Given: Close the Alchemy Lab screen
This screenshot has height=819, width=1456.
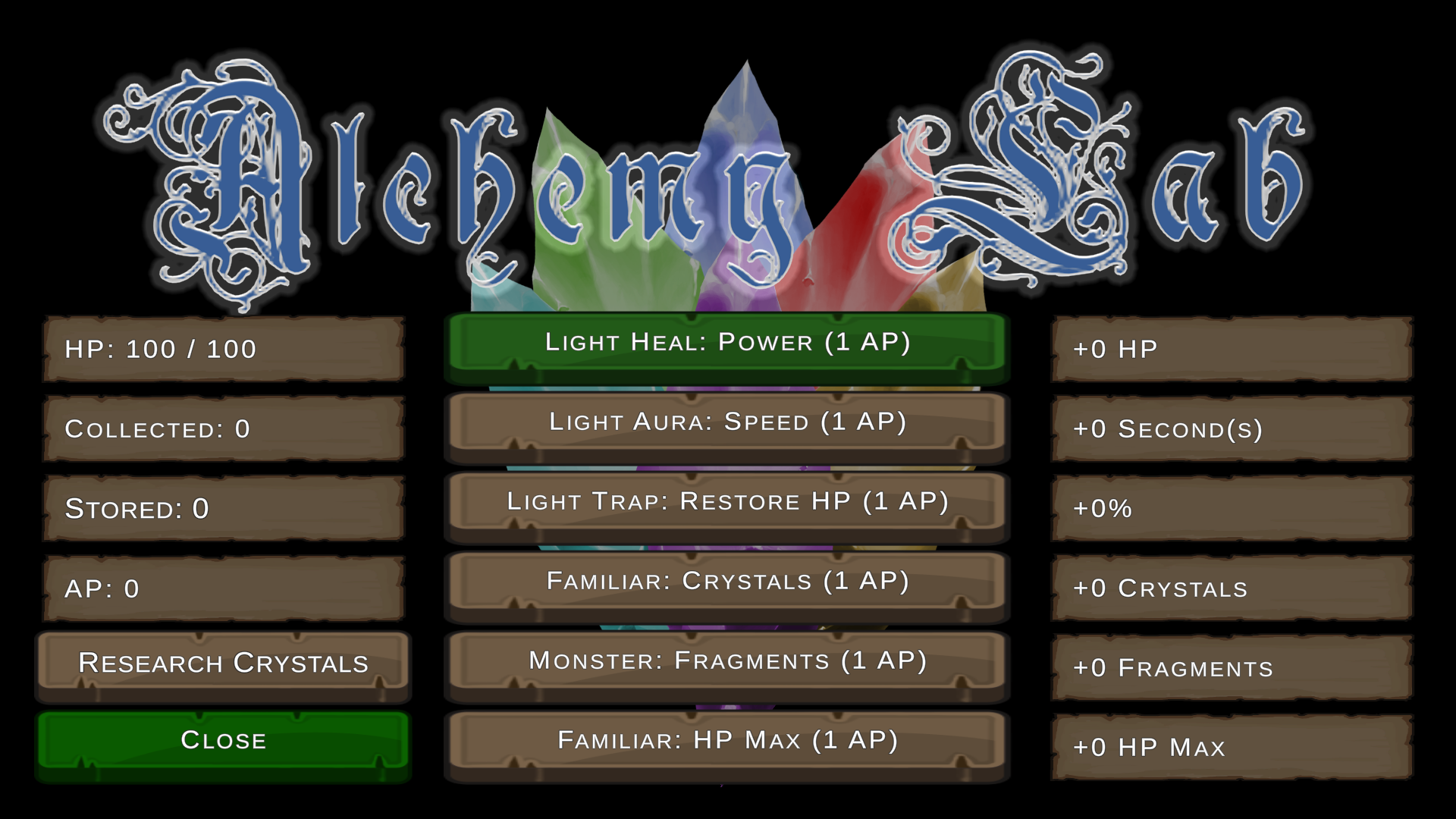Looking at the screenshot, I should tap(224, 739).
